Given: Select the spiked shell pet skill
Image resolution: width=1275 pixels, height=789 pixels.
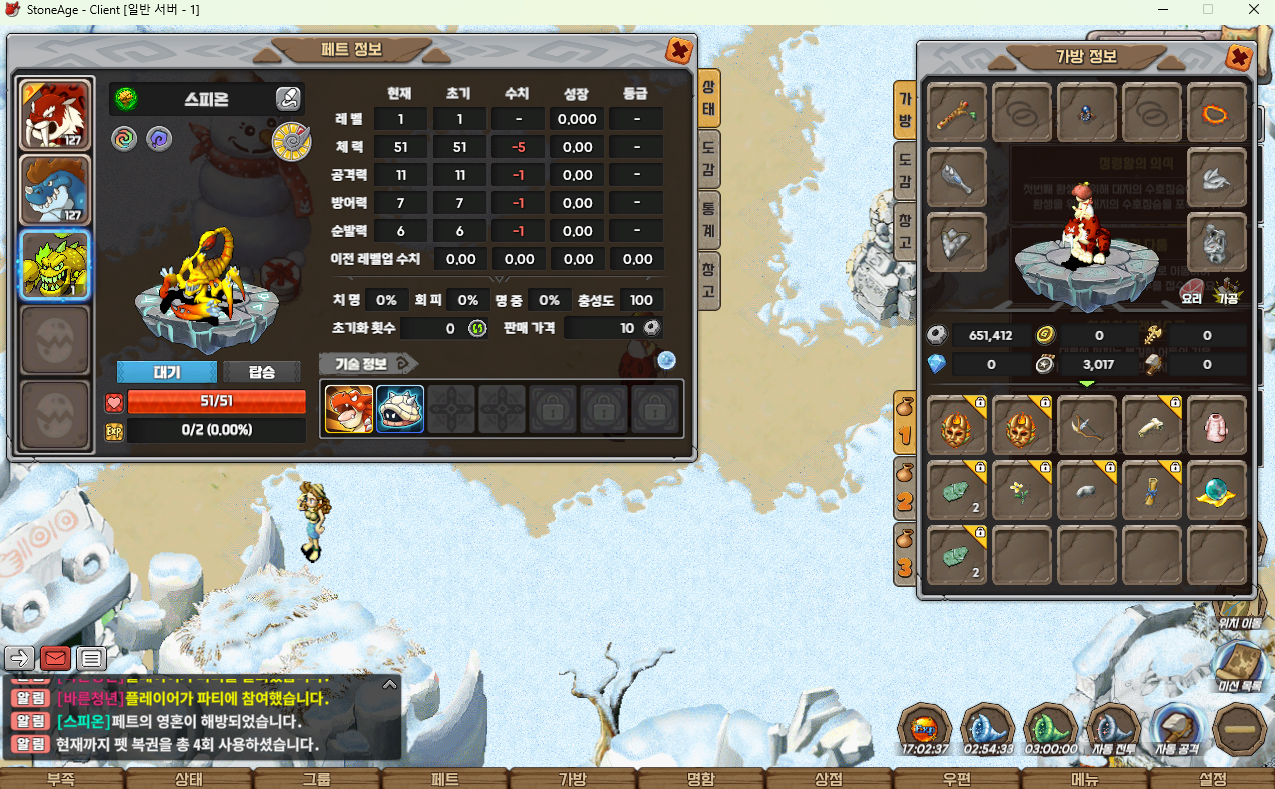Looking at the screenshot, I should point(400,409).
